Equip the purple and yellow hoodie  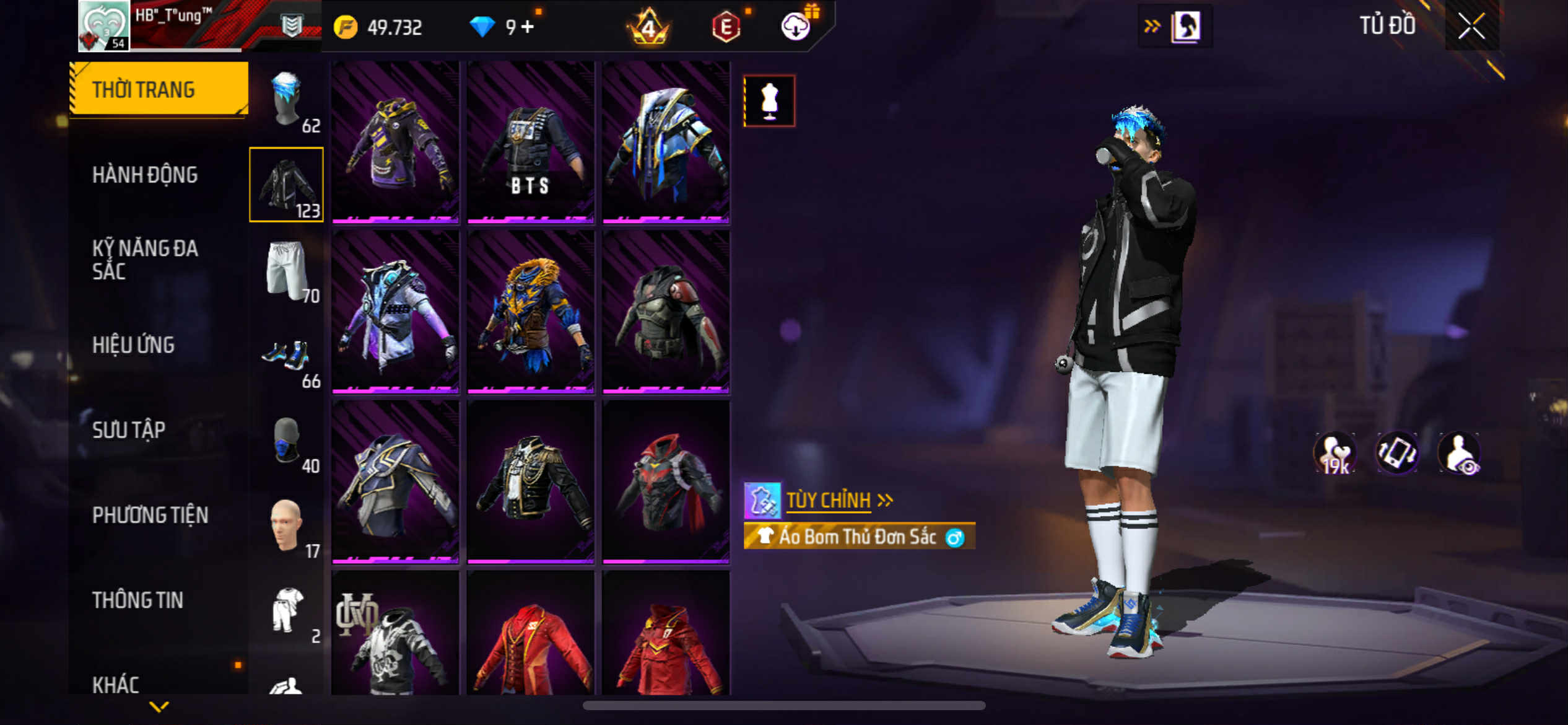[395, 142]
